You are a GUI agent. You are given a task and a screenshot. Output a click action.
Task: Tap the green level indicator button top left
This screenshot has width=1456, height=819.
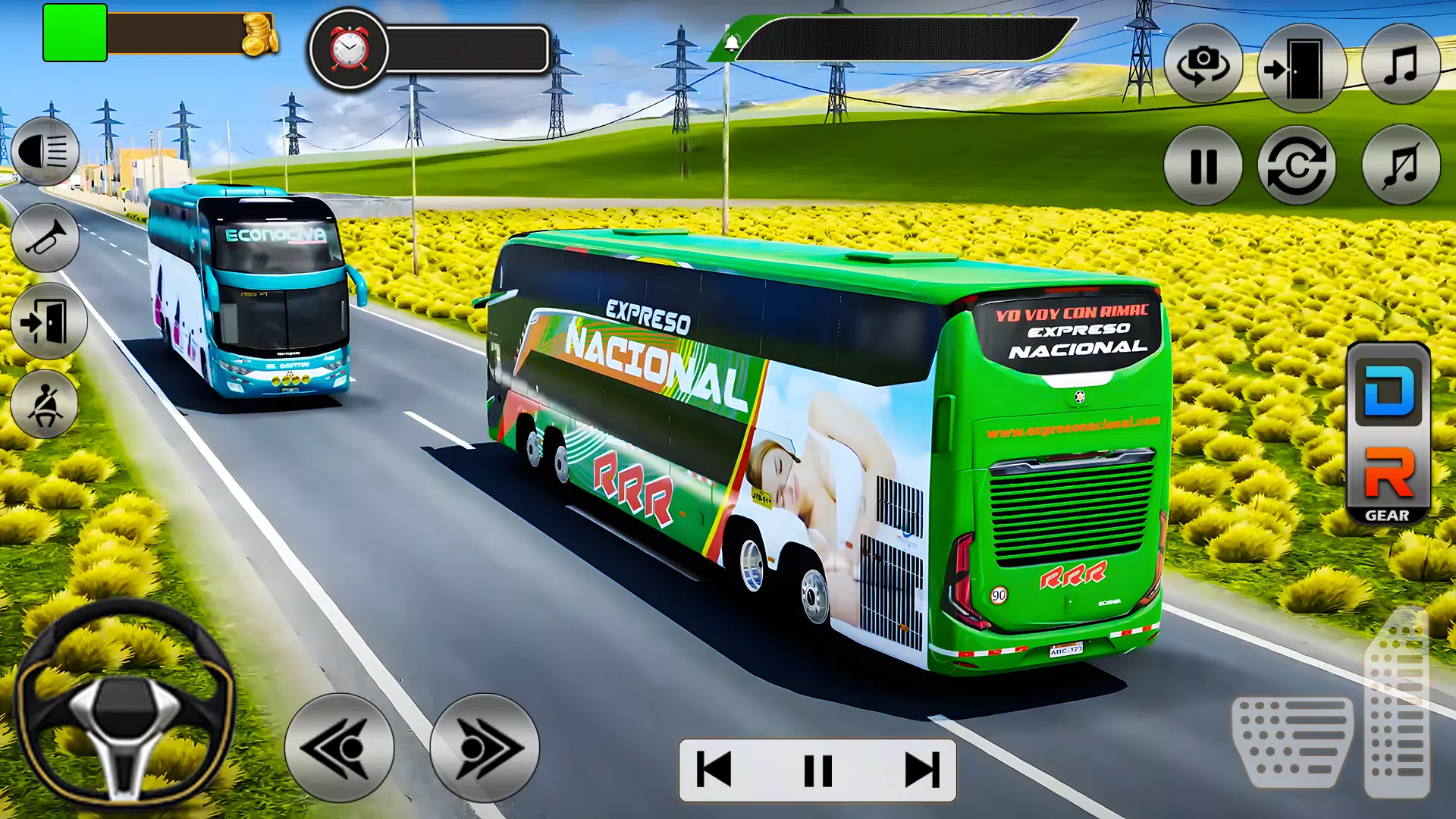[74, 32]
